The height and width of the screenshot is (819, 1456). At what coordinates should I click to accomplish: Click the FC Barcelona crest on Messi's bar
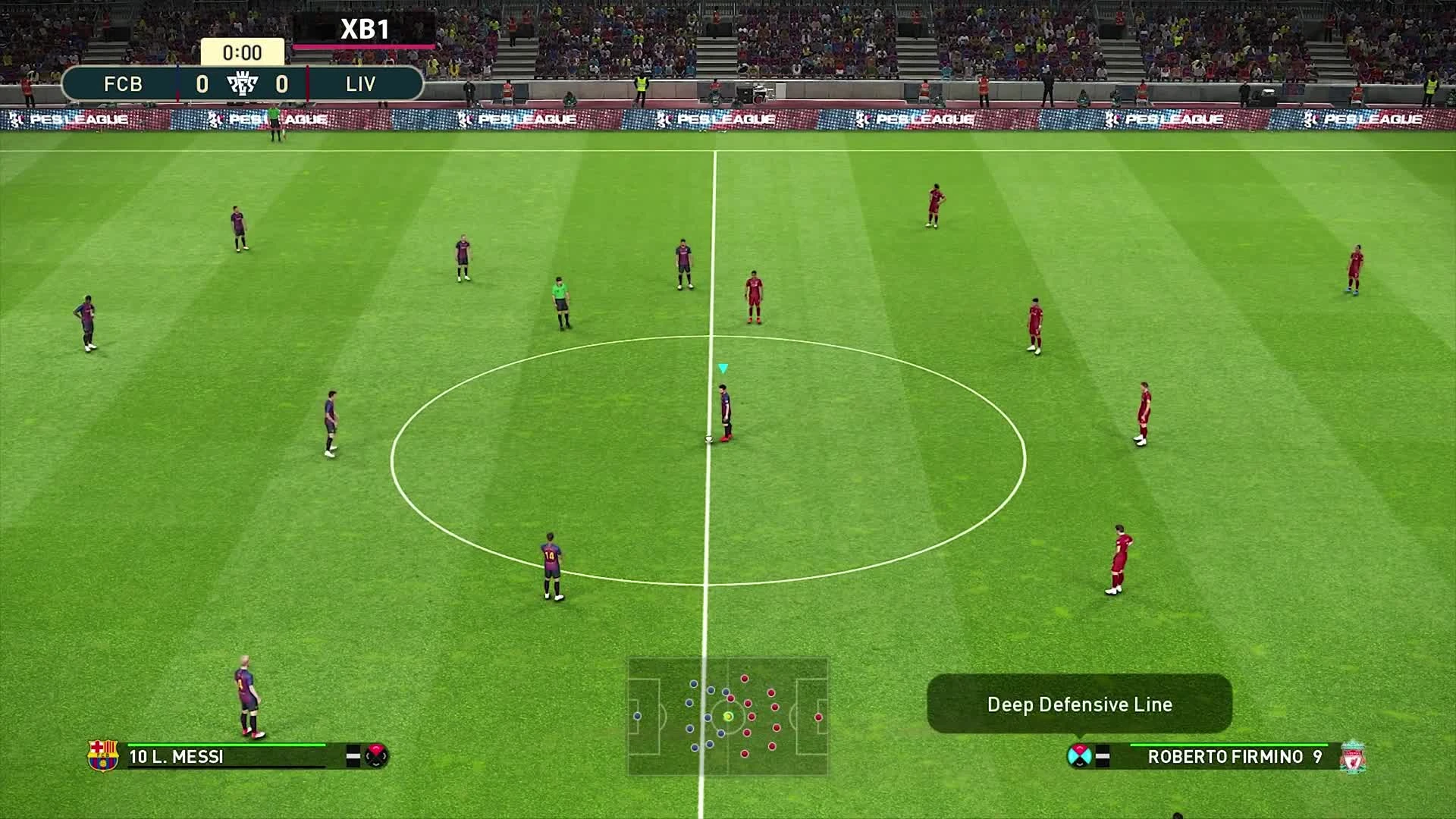pyautogui.click(x=102, y=755)
